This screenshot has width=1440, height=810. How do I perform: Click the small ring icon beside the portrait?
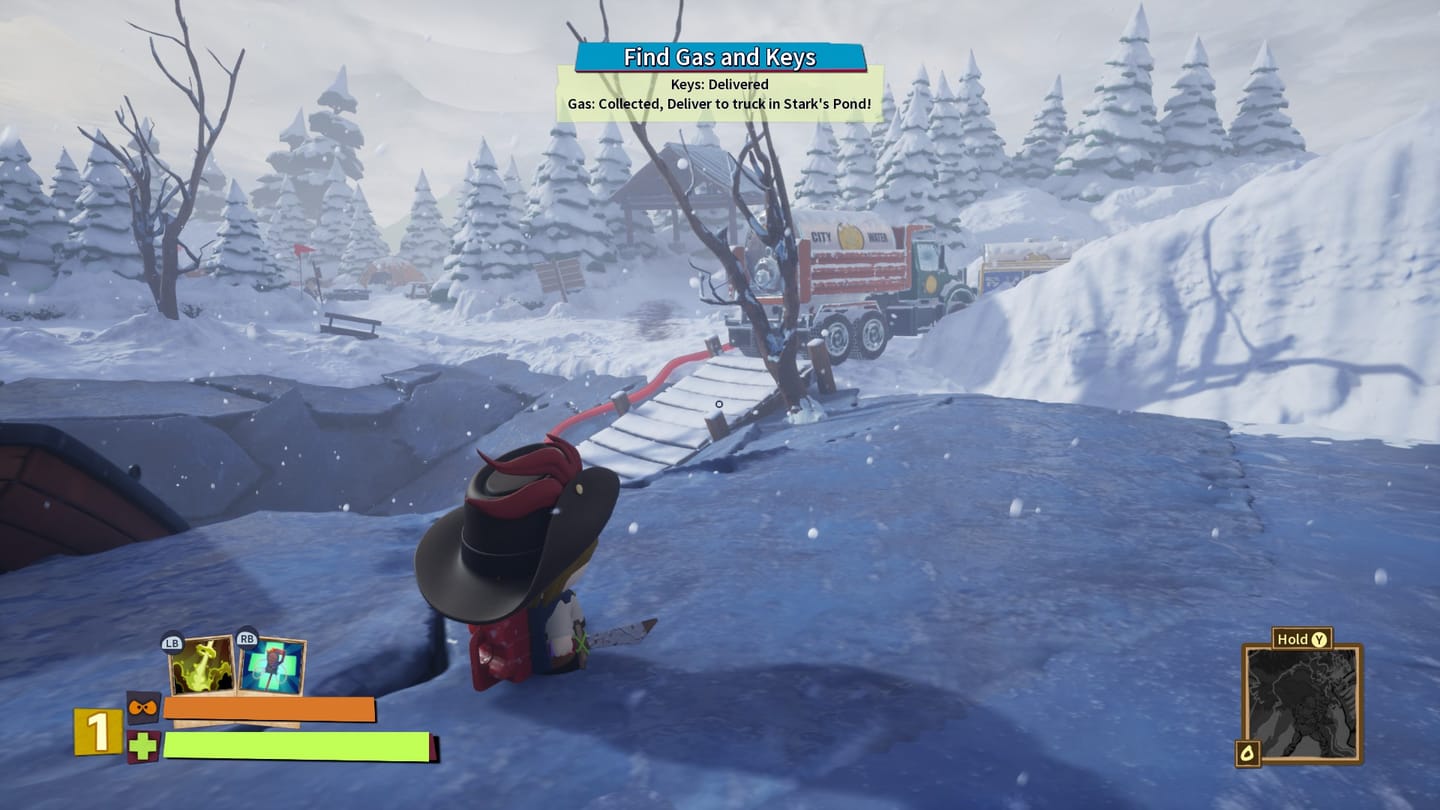pos(1248,753)
